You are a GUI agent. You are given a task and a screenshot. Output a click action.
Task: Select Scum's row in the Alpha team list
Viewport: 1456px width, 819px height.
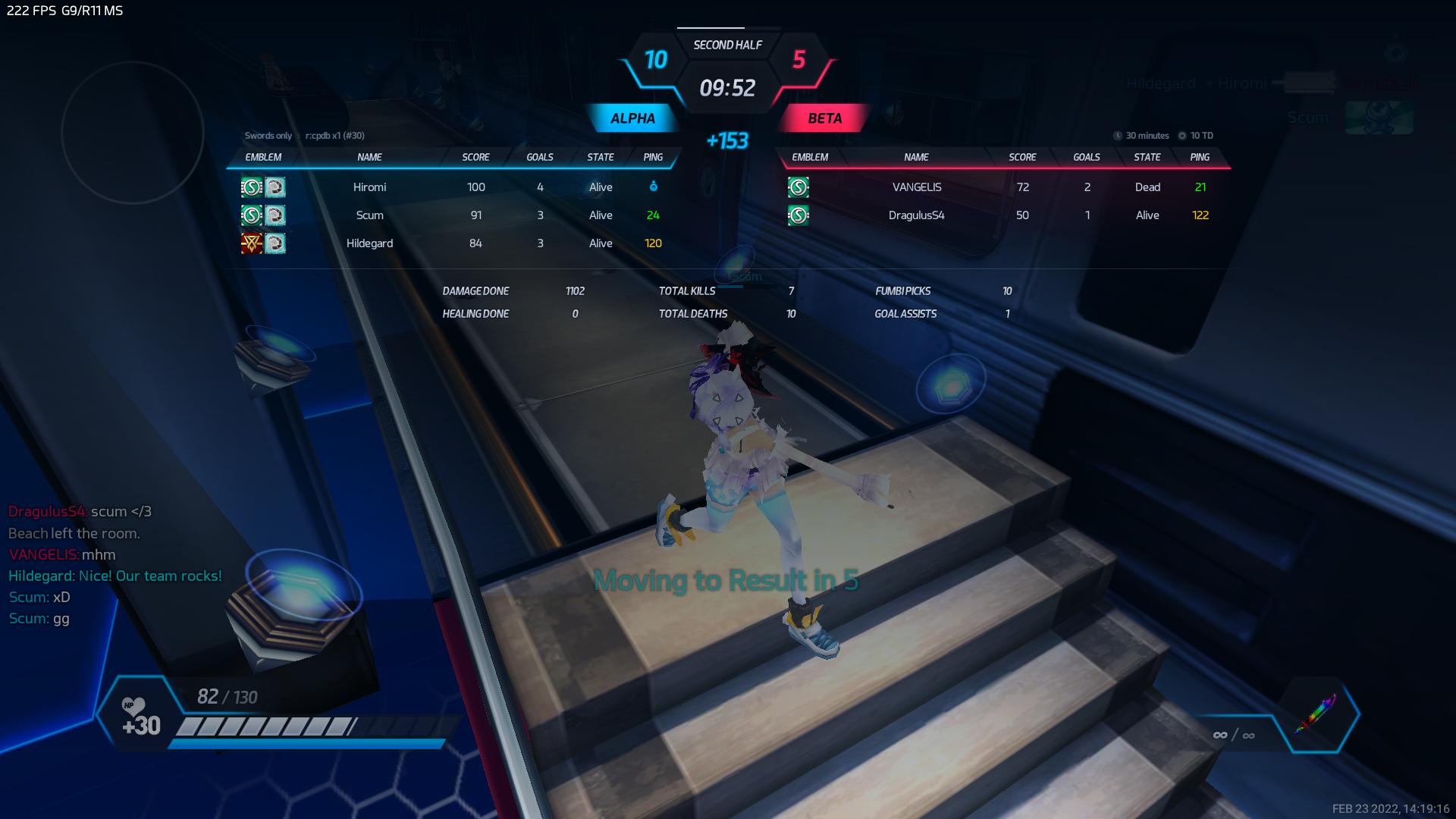370,215
